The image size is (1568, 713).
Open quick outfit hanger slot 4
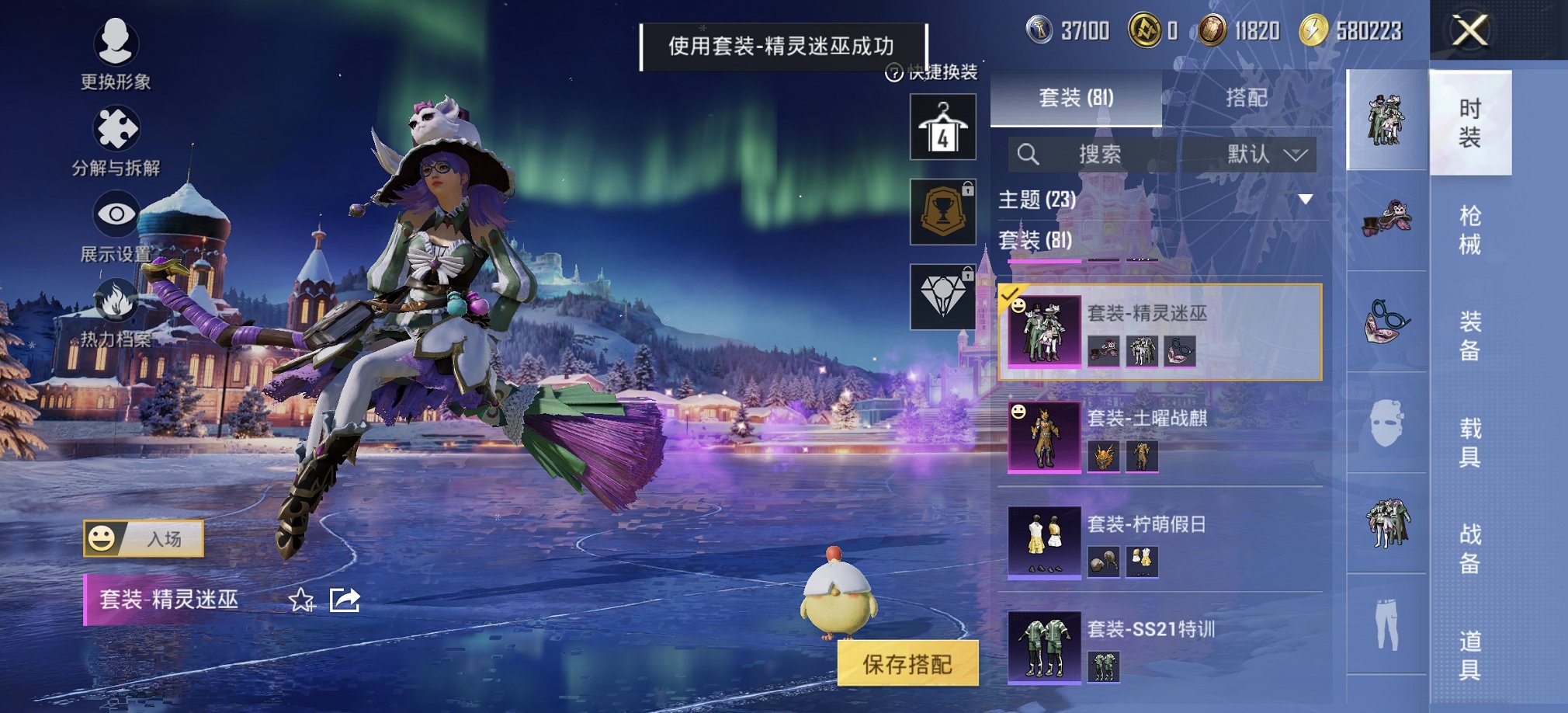click(x=943, y=128)
